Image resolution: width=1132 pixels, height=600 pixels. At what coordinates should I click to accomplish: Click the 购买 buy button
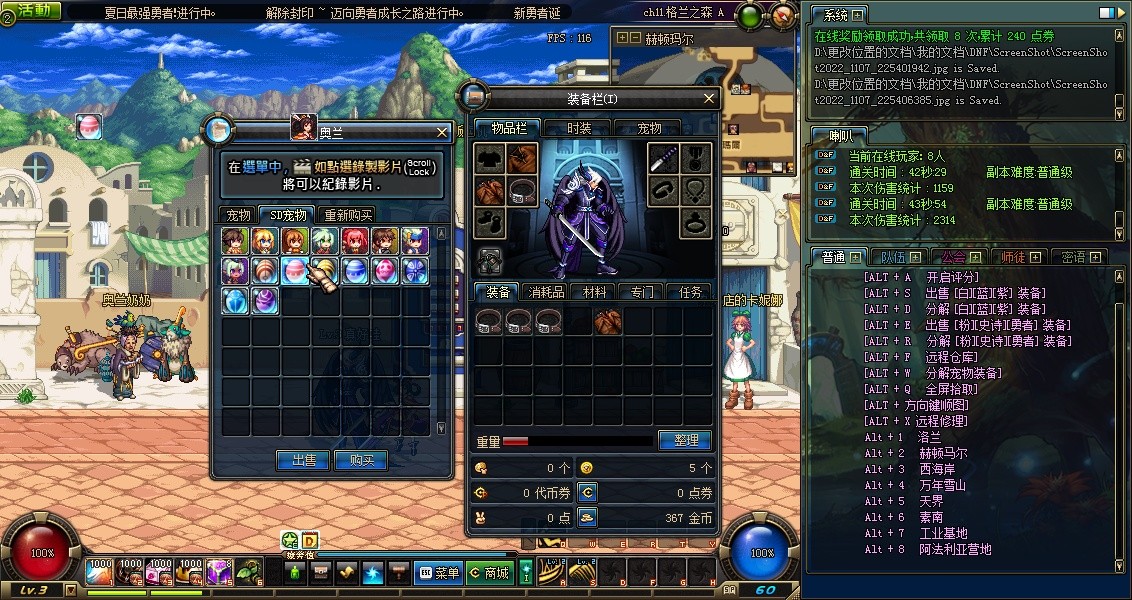(361, 460)
